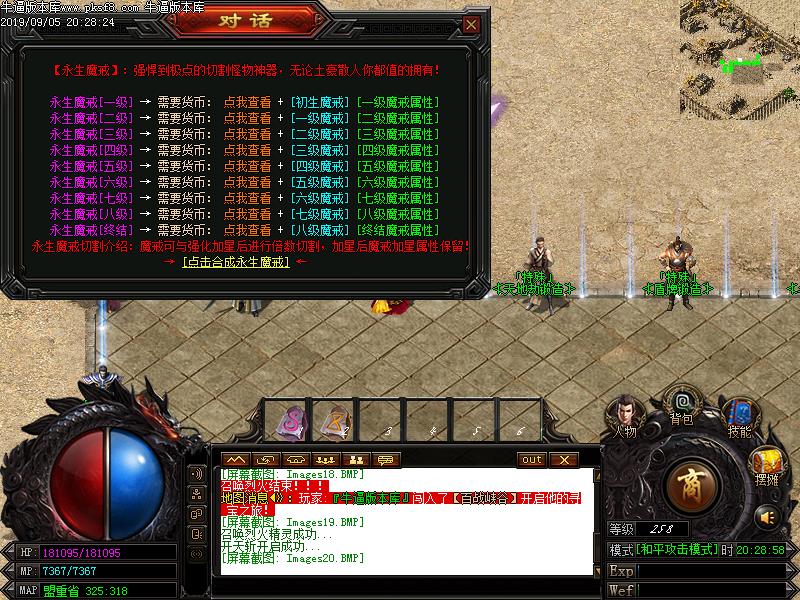Screen dimensions: 800x600
Task: Check 点我查看 cost for 永生魔戒[二级]
Action: [247, 118]
